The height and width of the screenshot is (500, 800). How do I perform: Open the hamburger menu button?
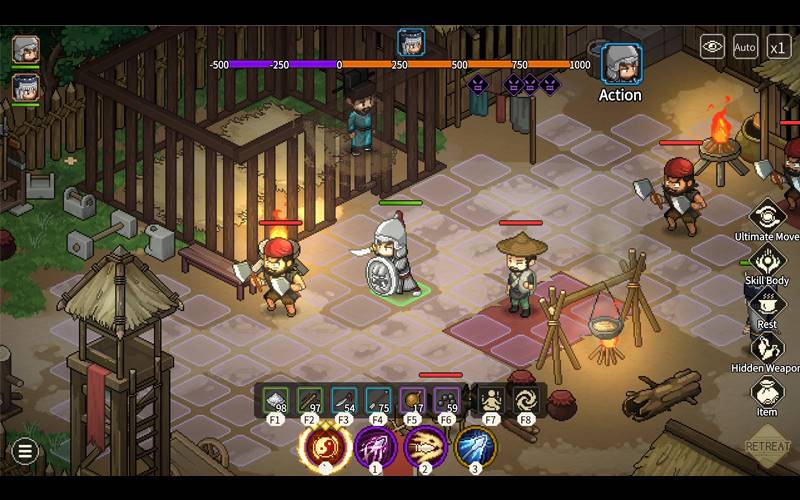(25, 452)
